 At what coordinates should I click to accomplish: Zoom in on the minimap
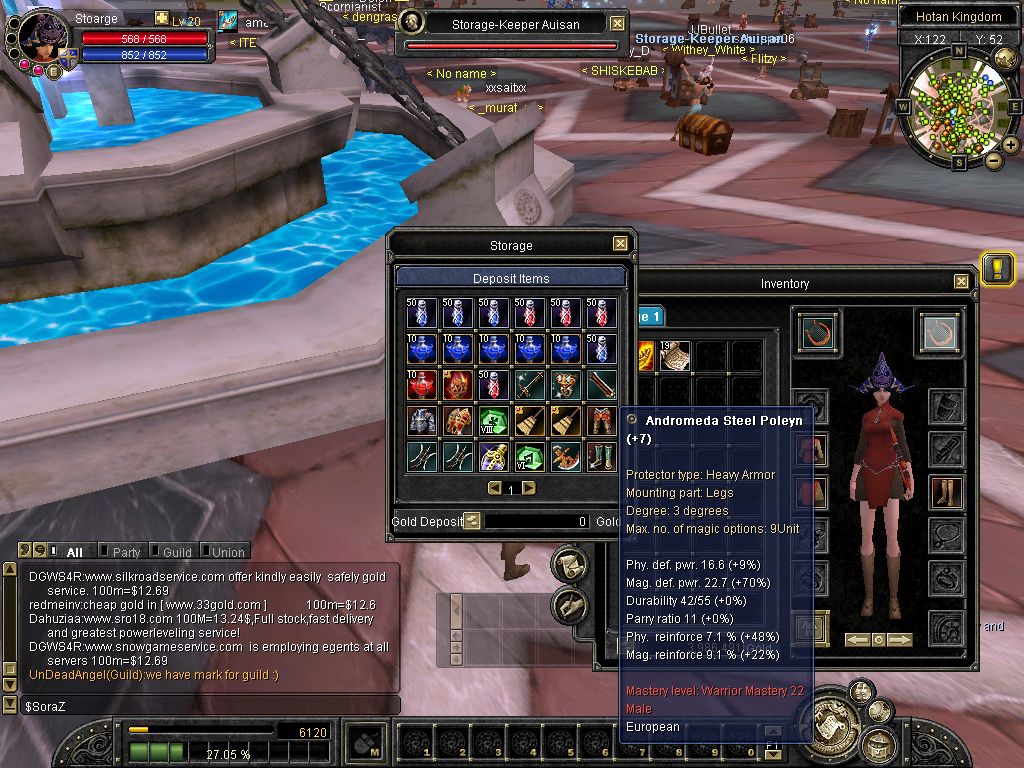(1010, 145)
